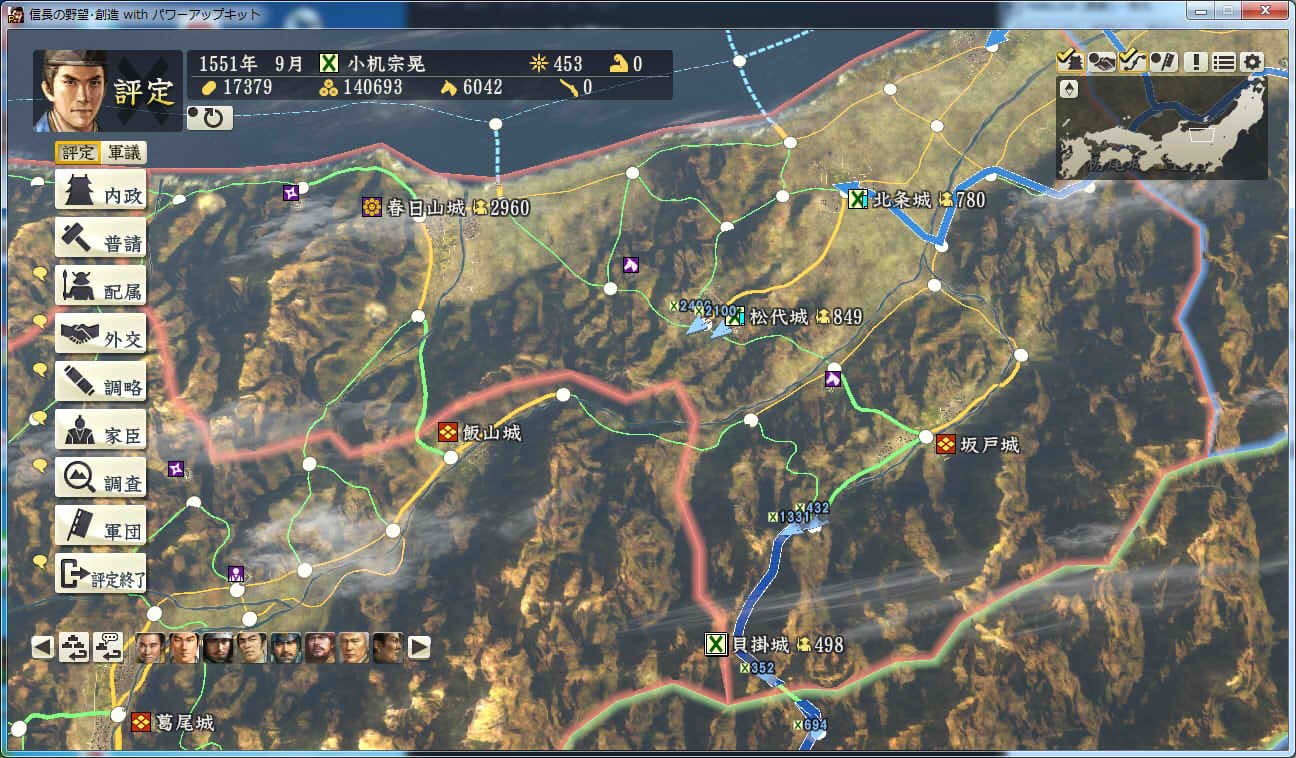Open the 軍団 army corps menu
The width and height of the screenshot is (1296, 758).
pyautogui.click(x=100, y=526)
